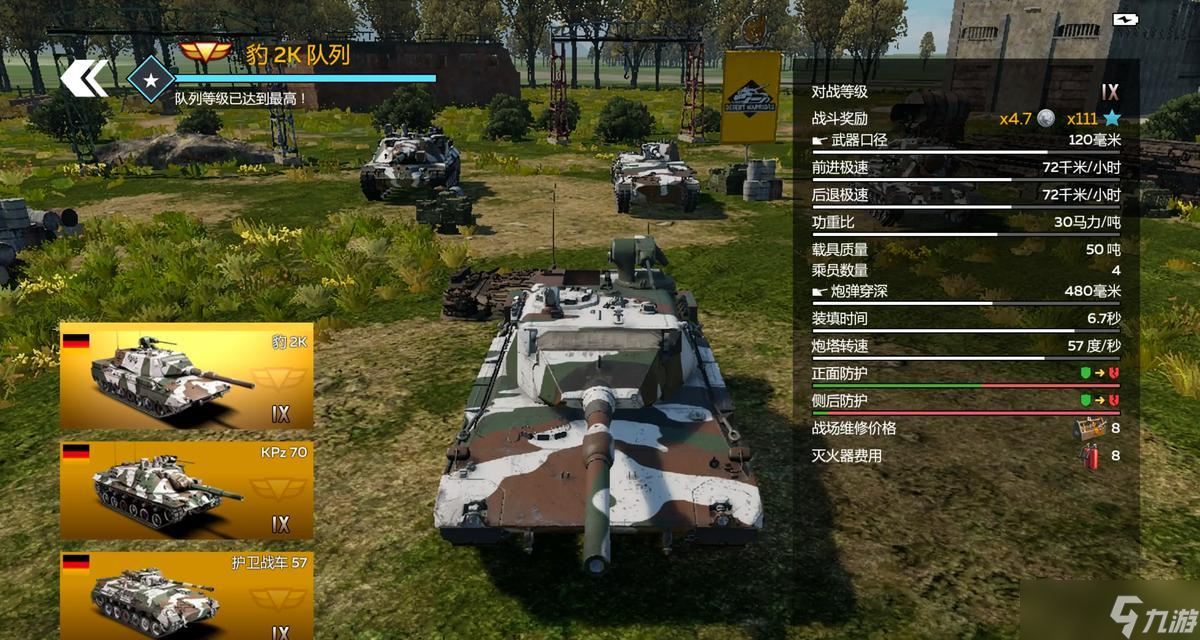
Task: Pick the 护卫战车 57 vehicle card
Action: point(186,596)
